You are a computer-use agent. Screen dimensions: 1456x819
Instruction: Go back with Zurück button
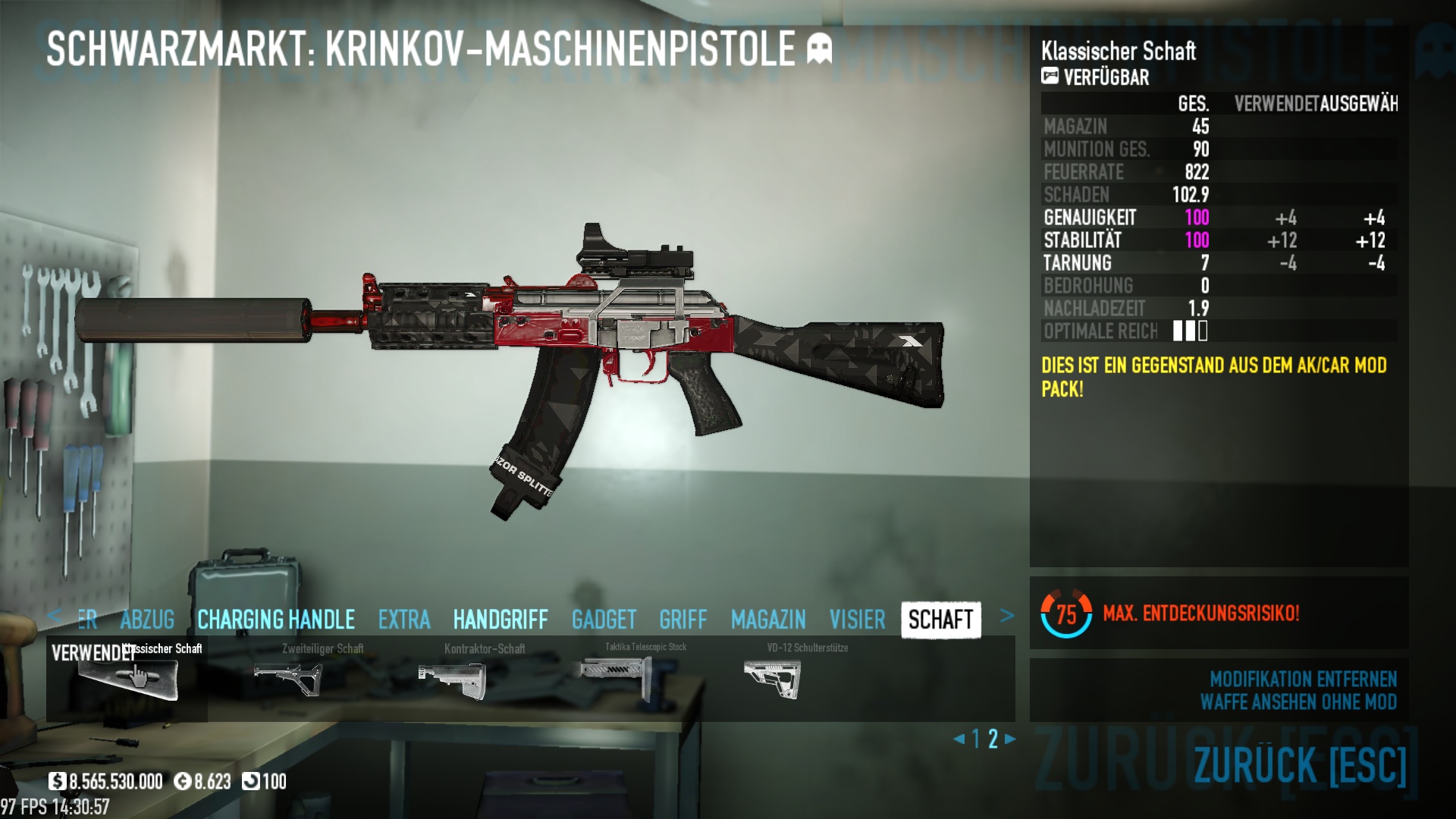tap(1300, 764)
